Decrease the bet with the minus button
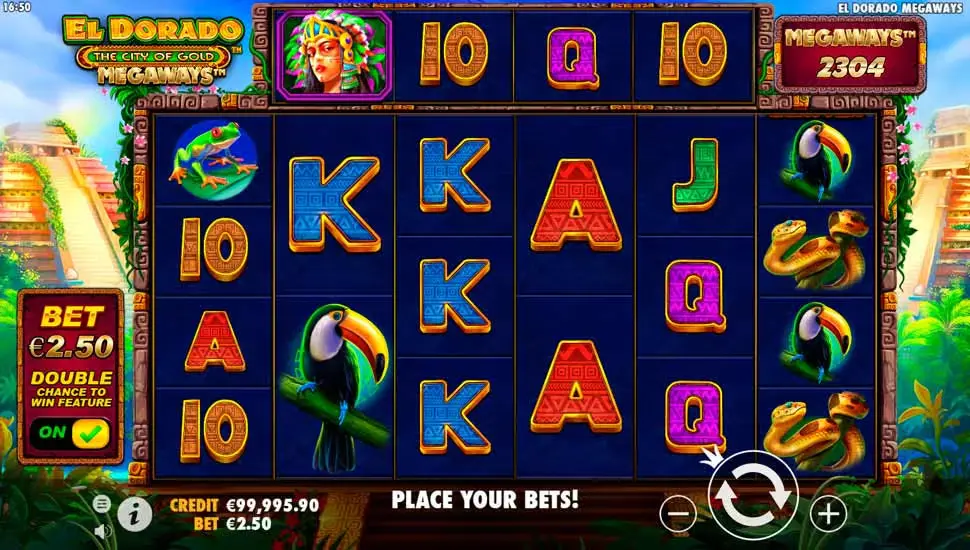The width and height of the screenshot is (970, 550). point(678,514)
